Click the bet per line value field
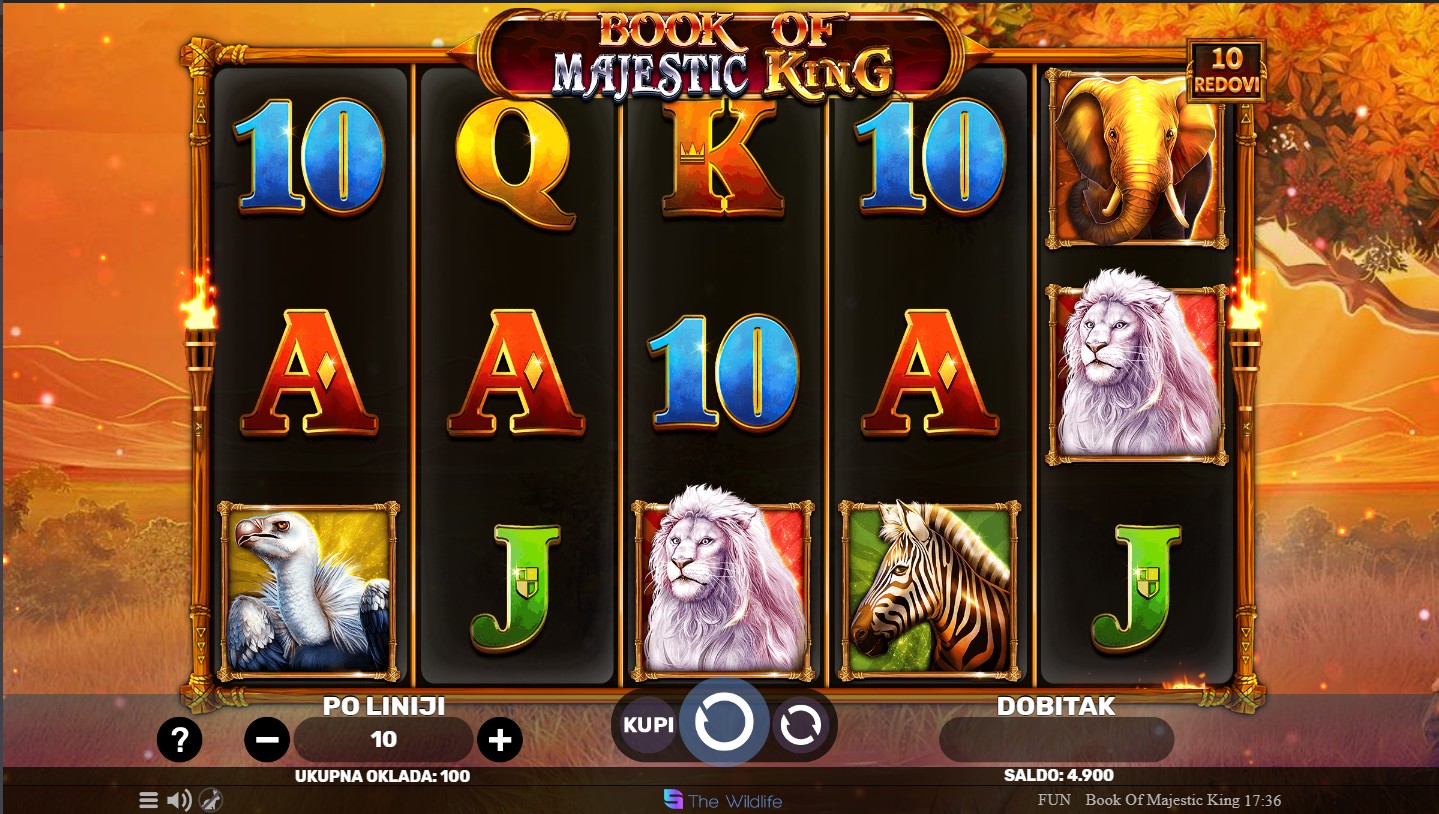This screenshot has width=1439, height=814. (x=384, y=740)
